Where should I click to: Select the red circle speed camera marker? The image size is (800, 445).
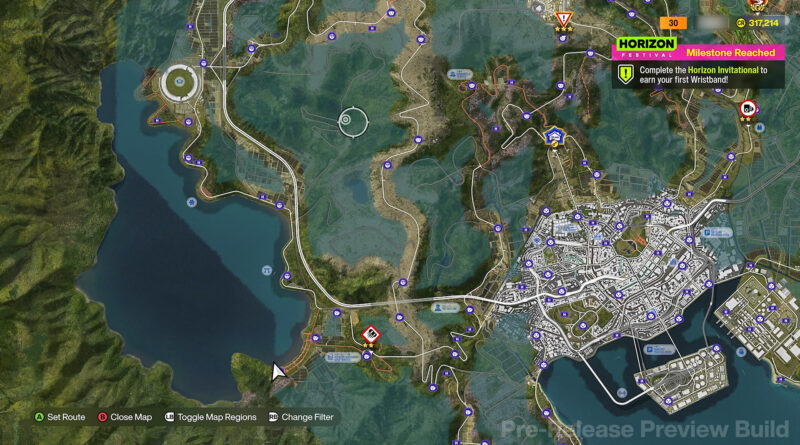click(746, 108)
